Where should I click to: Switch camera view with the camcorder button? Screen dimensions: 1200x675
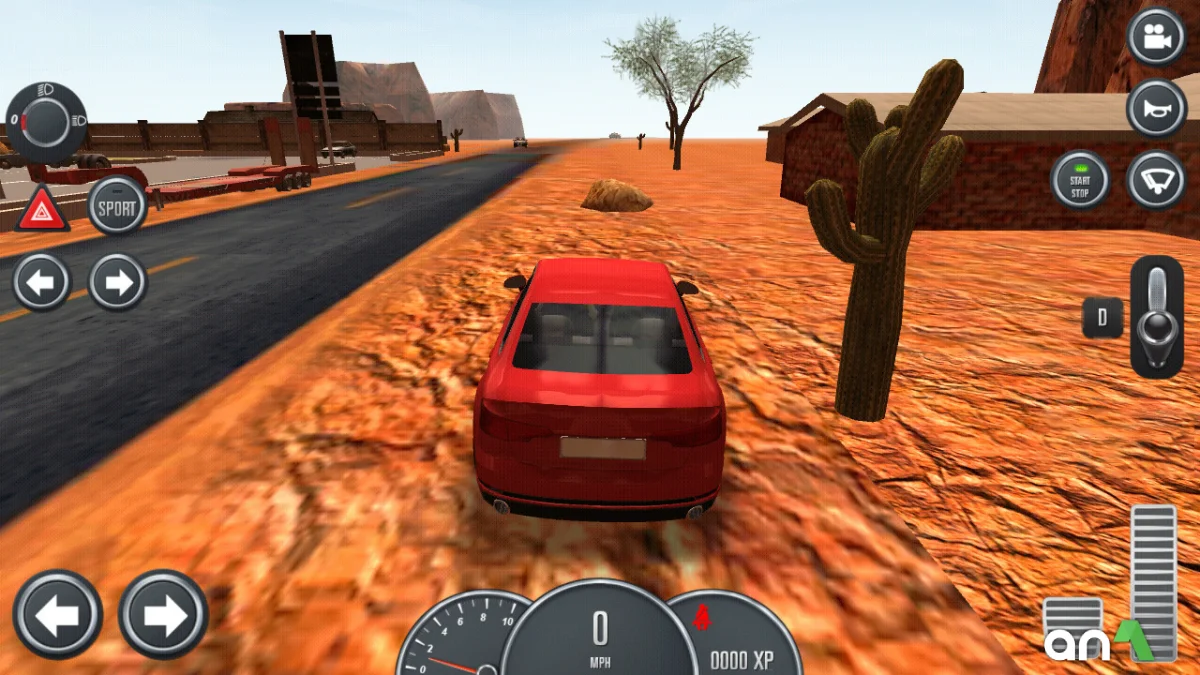point(1156,37)
